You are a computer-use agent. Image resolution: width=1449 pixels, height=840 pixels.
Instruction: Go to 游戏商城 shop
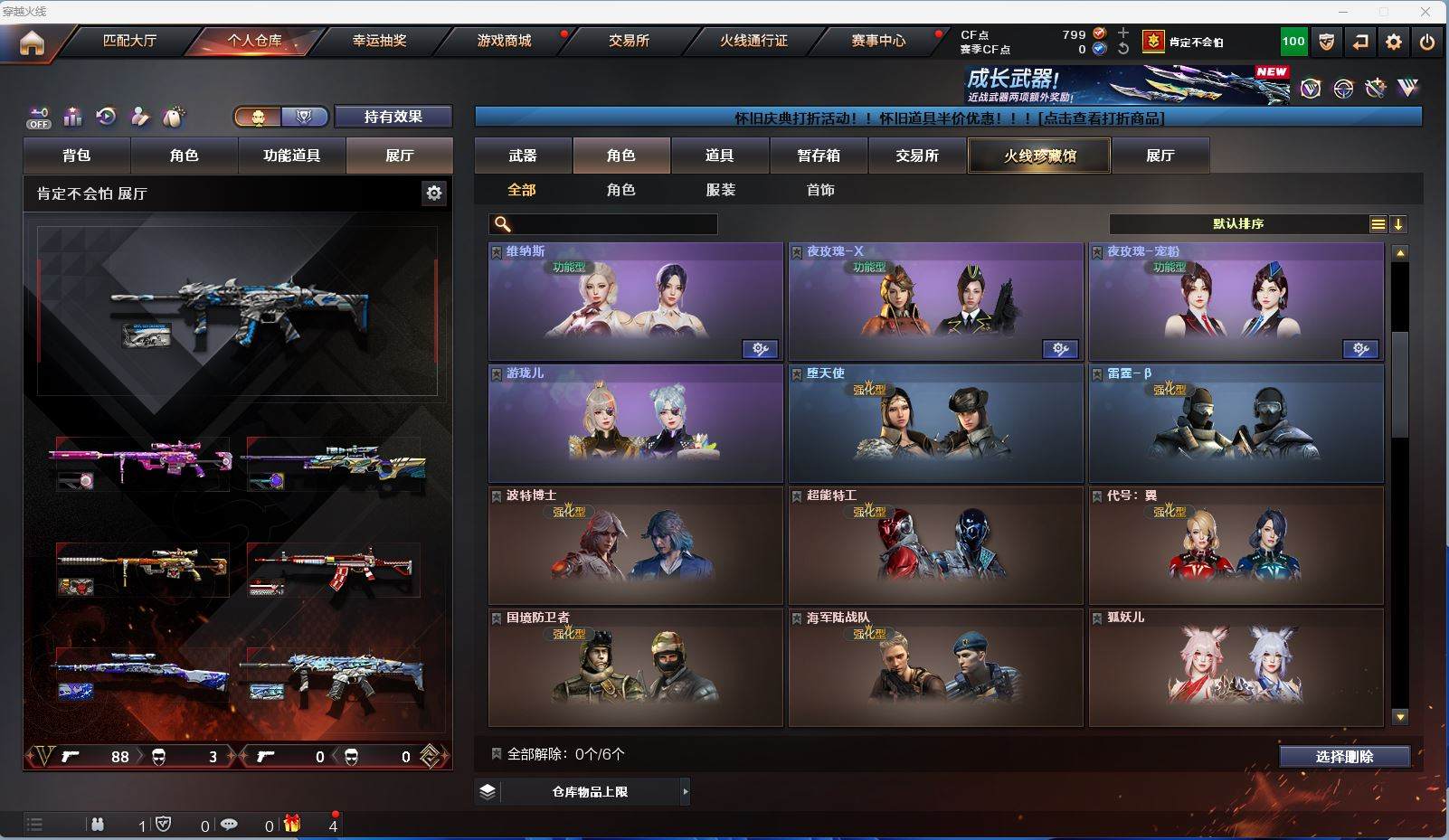click(x=504, y=41)
